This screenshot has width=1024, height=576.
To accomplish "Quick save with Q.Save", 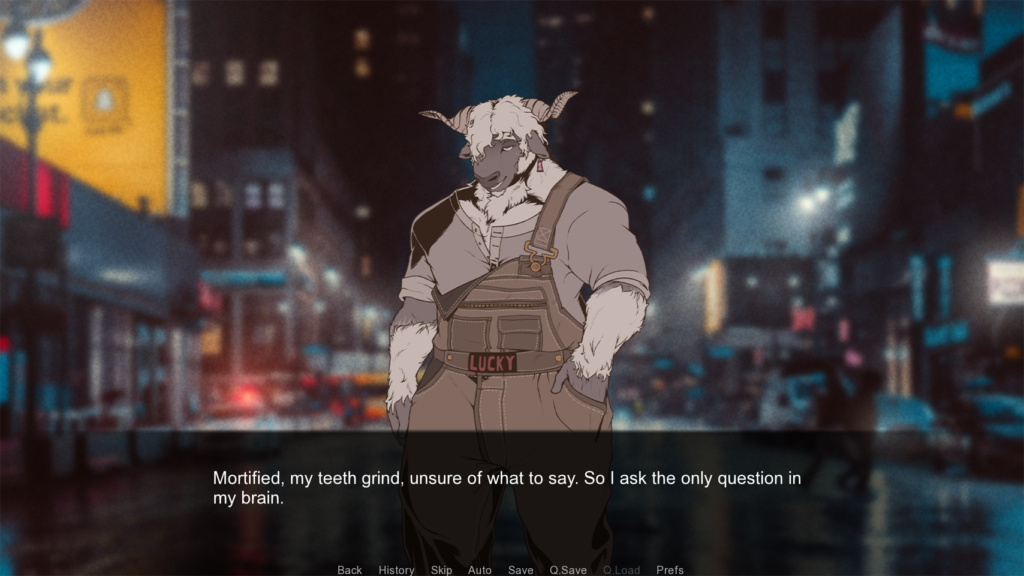I will coord(568,570).
